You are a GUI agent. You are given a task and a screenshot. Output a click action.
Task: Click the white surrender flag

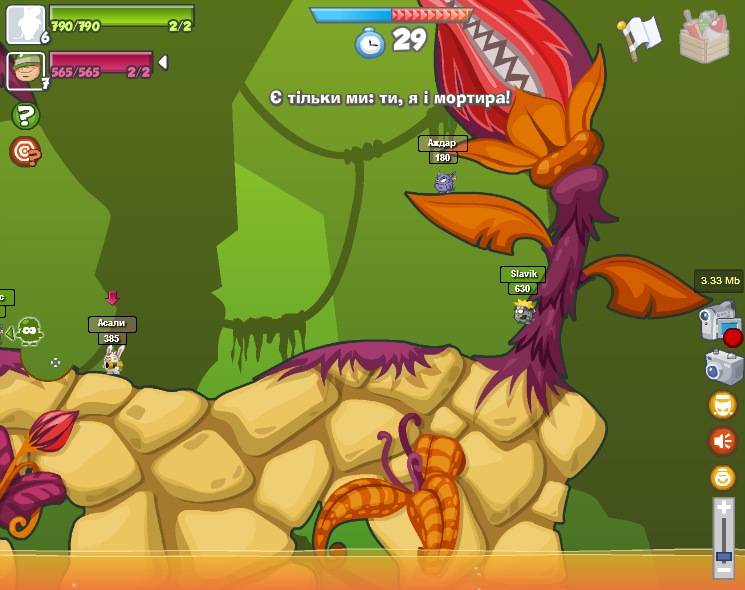pyautogui.click(x=640, y=37)
